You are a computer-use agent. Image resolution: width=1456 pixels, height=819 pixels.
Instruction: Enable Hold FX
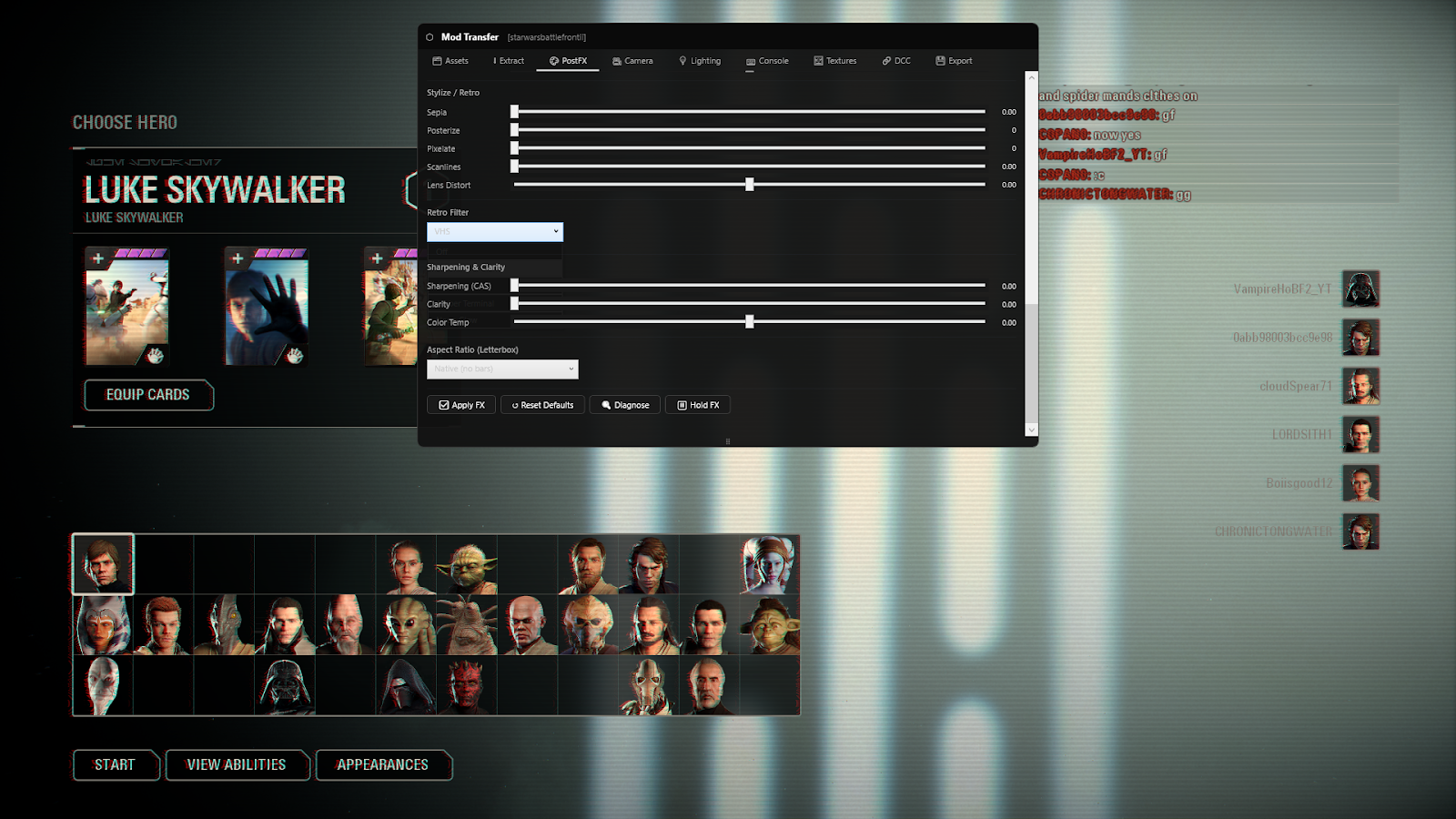coord(698,404)
